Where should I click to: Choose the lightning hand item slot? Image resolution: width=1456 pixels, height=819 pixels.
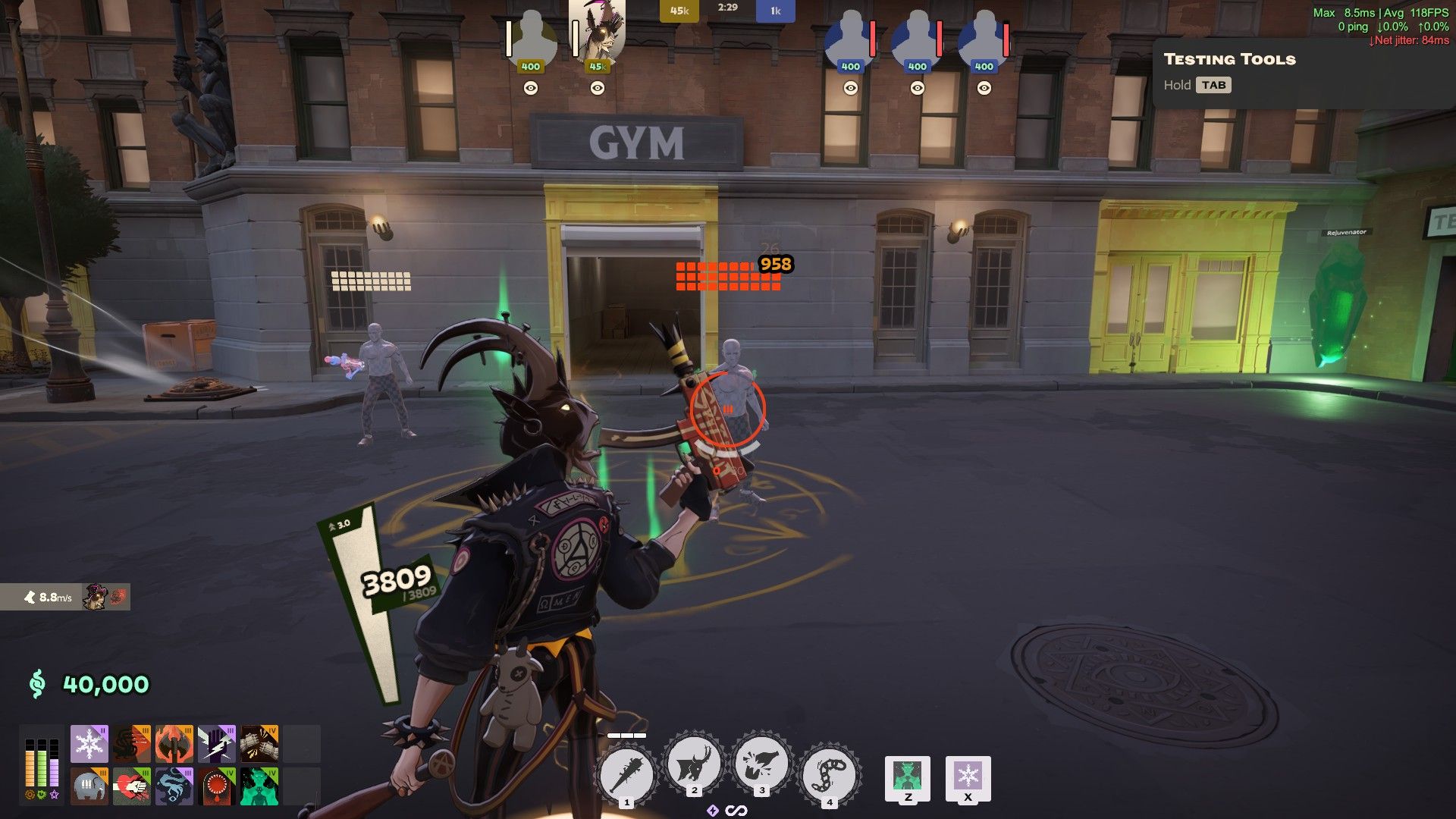point(217,744)
